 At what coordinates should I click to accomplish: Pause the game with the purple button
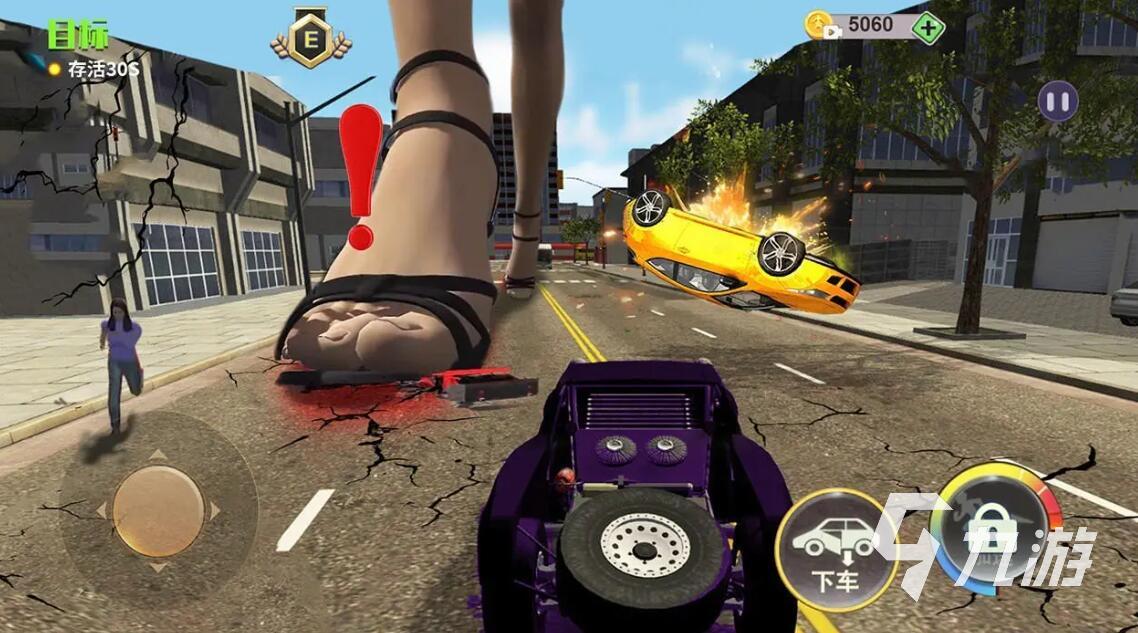coord(1057,102)
